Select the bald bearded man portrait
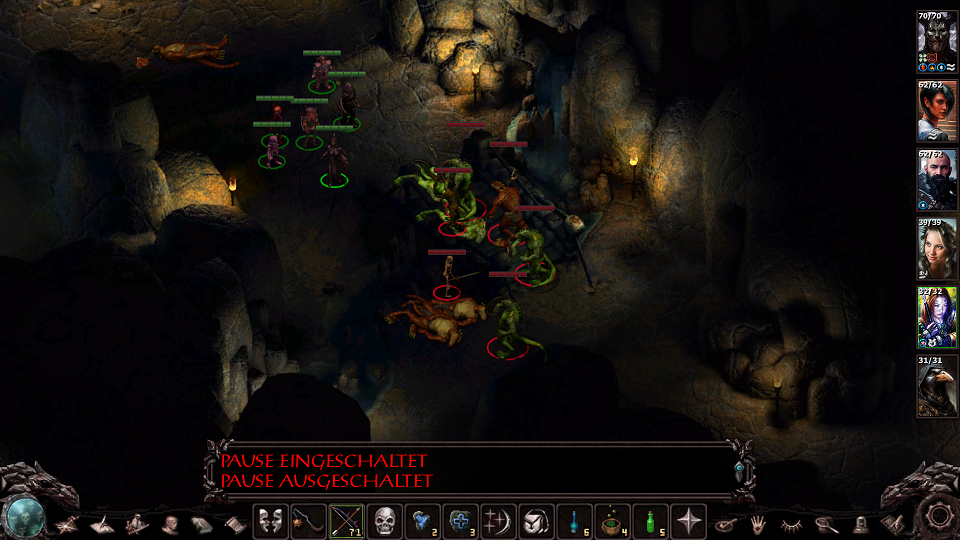The width and height of the screenshot is (960, 540). (x=937, y=182)
